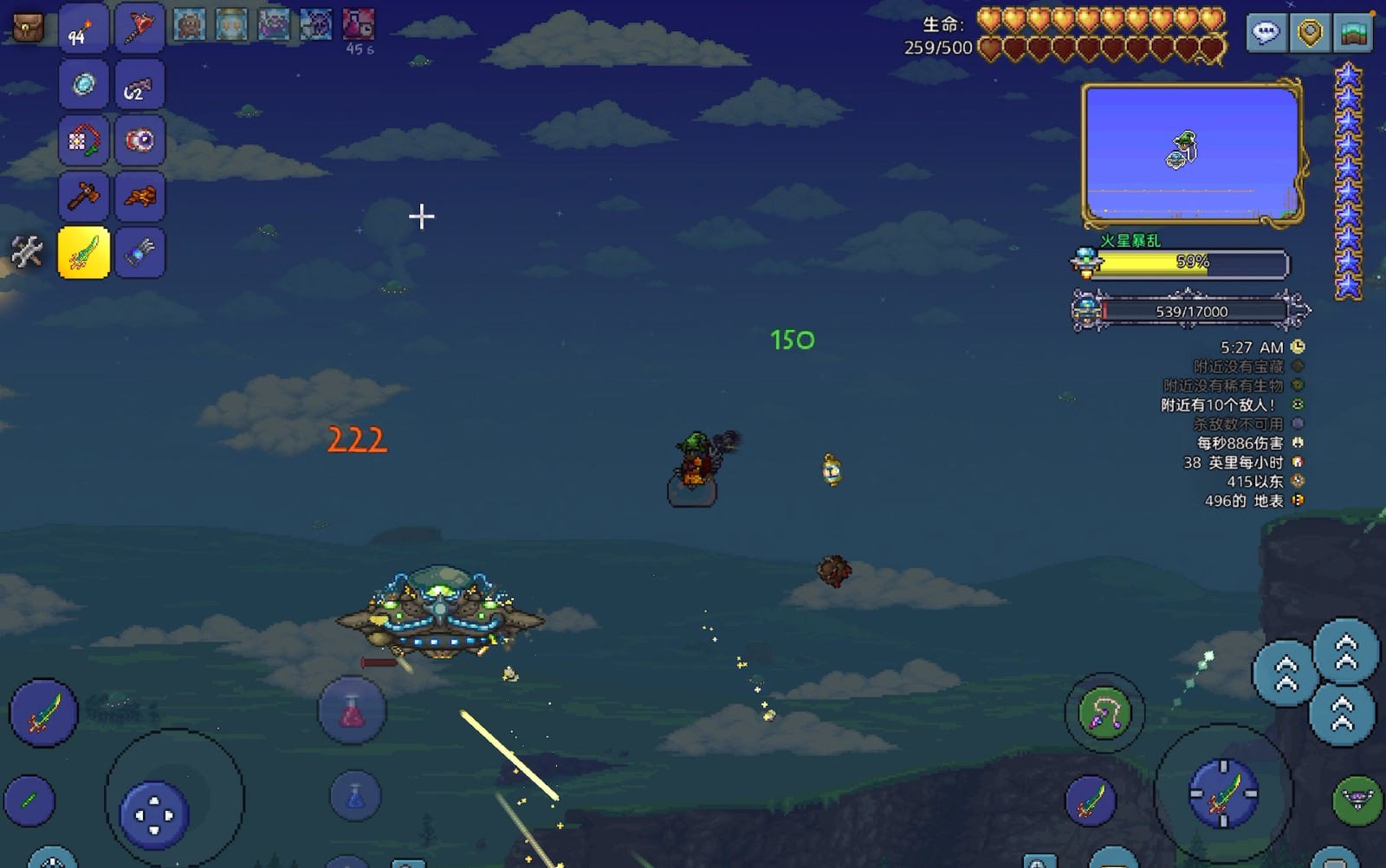Choose the flower flail hotbar slot

point(83,140)
